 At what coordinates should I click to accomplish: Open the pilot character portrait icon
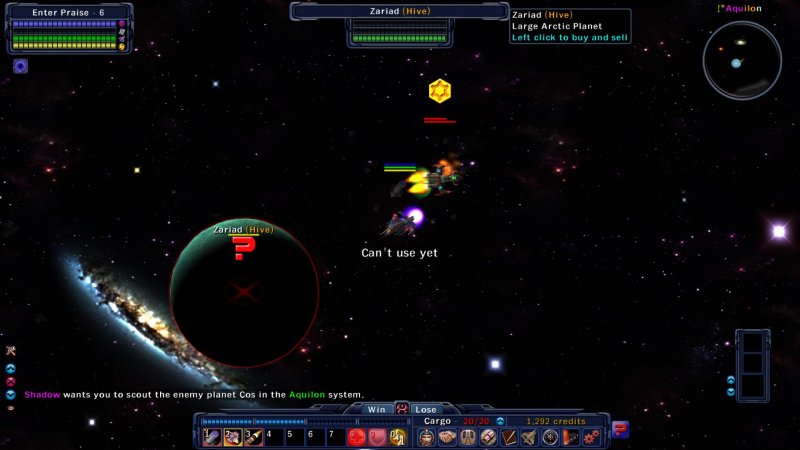tap(426, 437)
